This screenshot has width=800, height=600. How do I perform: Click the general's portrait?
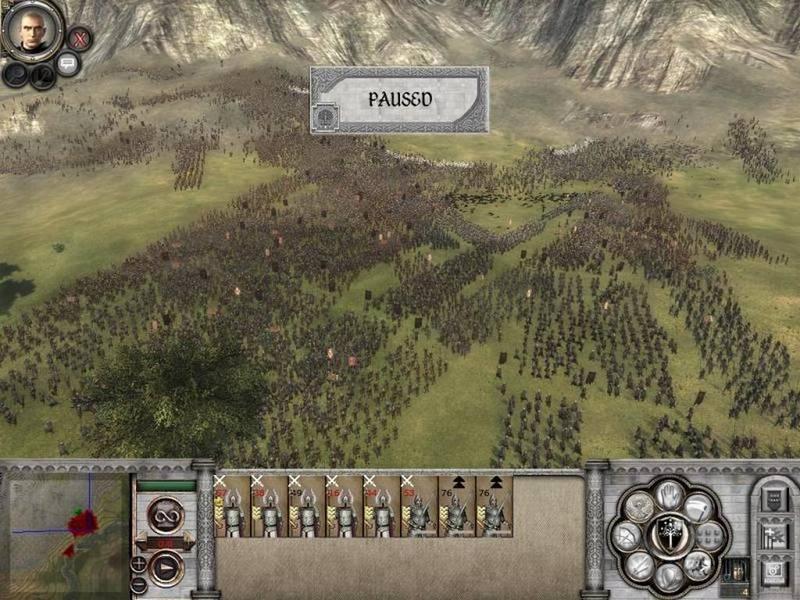pyautogui.click(x=27, y=32)
